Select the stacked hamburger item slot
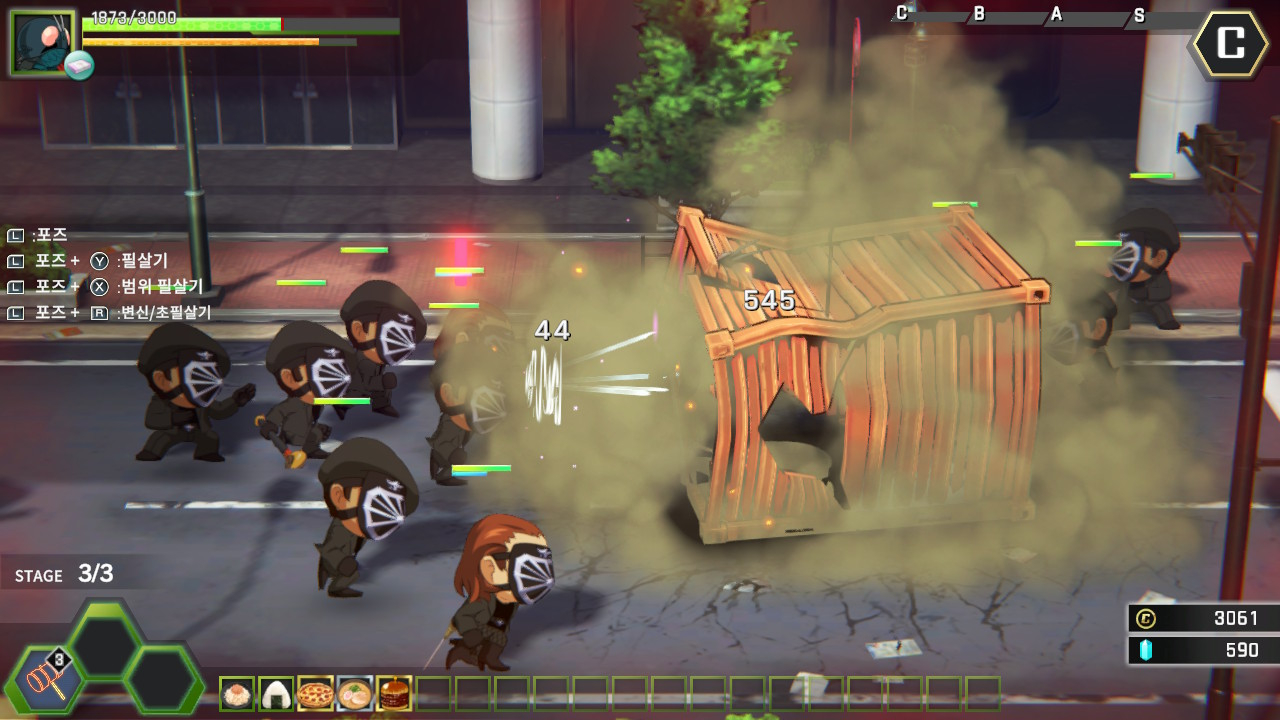The image size is (1280, 720). [x=394, y=693]
